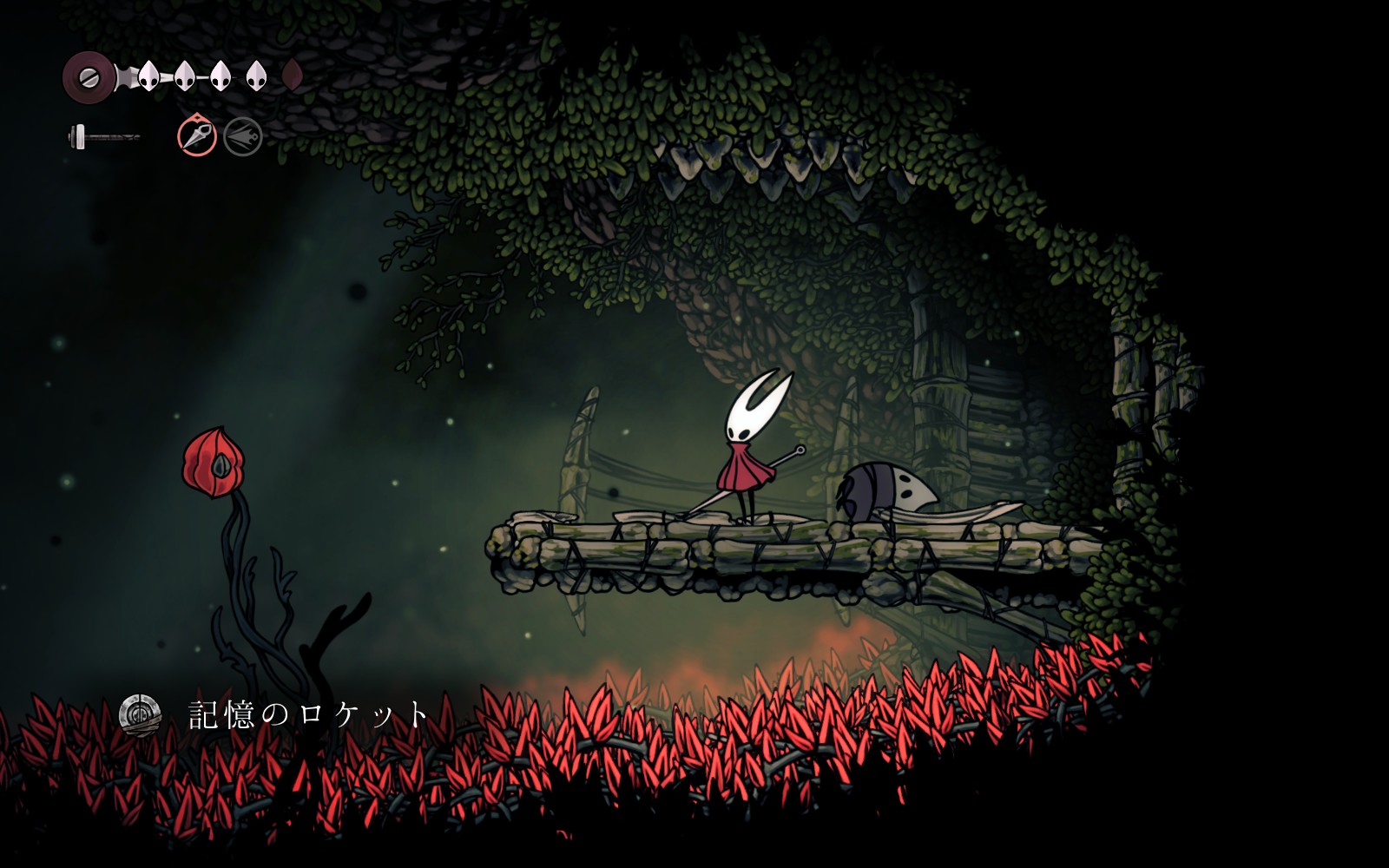The image size is (1389, 868).
Task: Select the red-ringed throwing pin tool icon
Action: point(197,136)
